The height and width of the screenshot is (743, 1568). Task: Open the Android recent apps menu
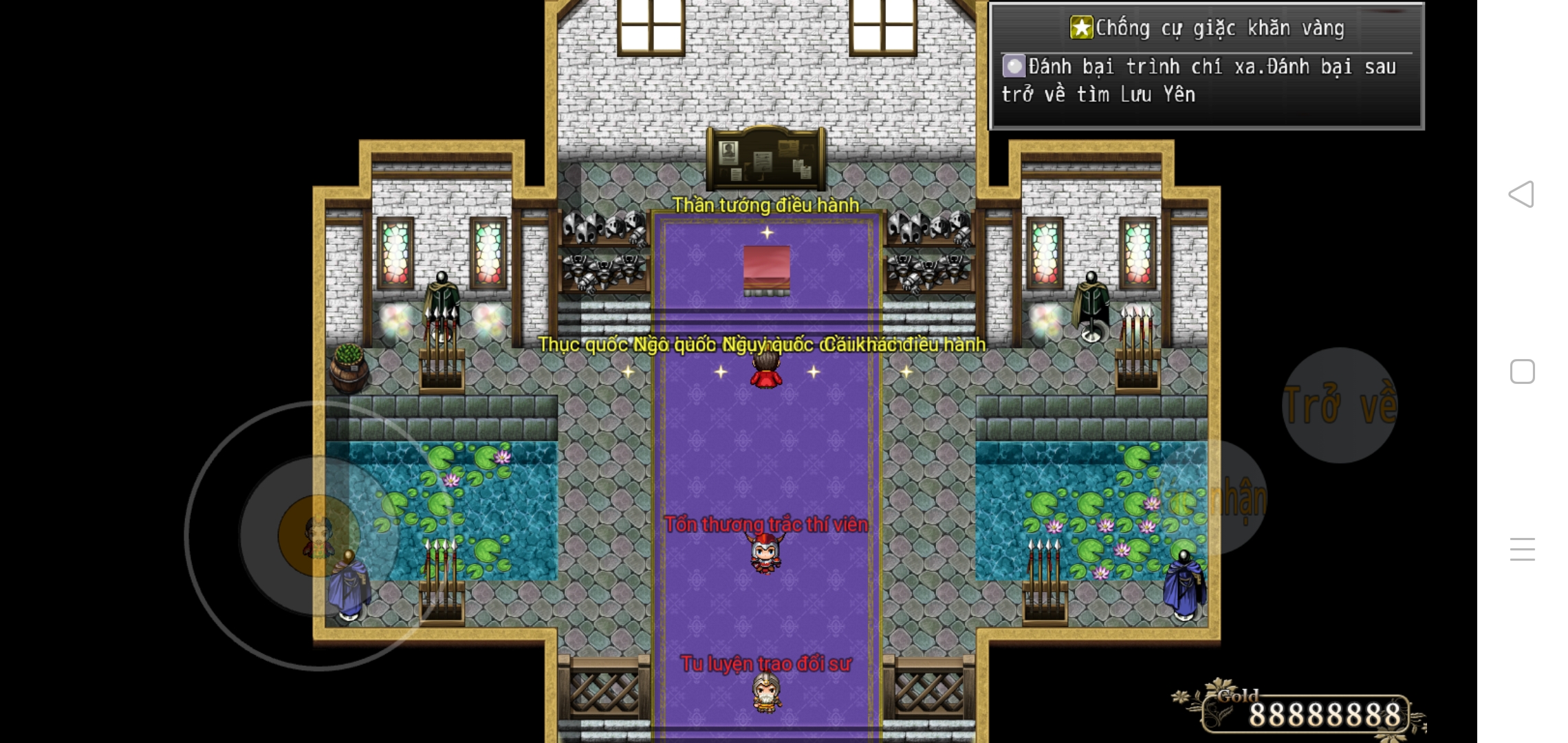coord(1522,549)
